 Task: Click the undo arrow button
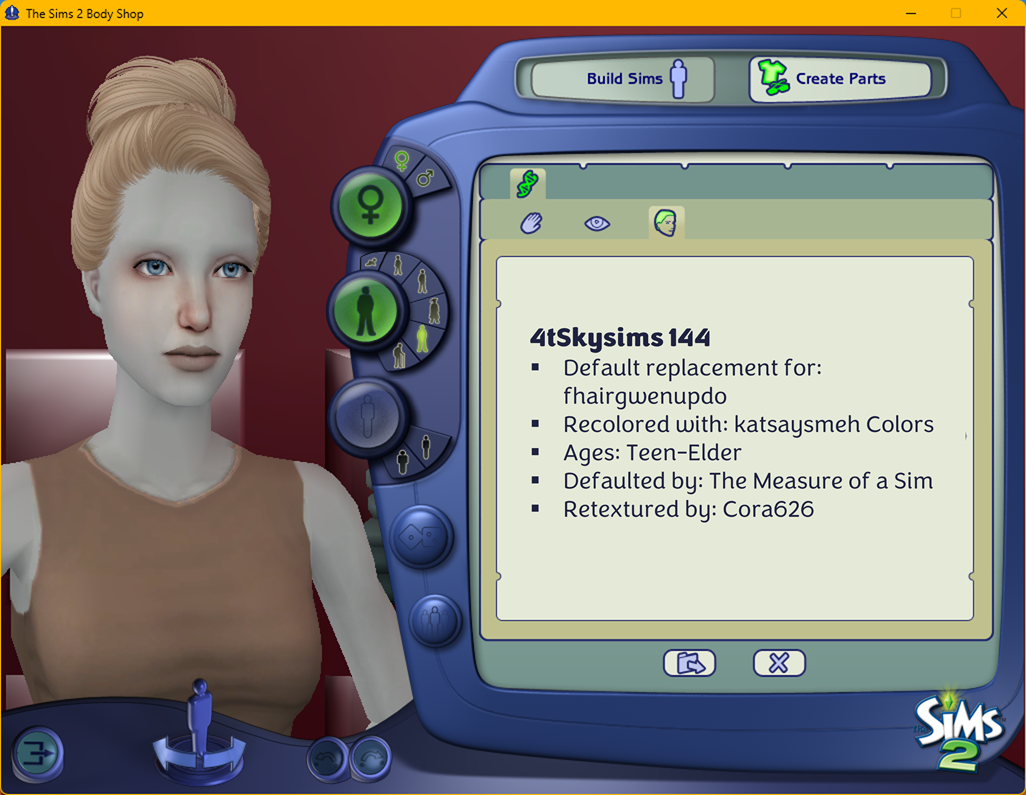tap(326, 758)
